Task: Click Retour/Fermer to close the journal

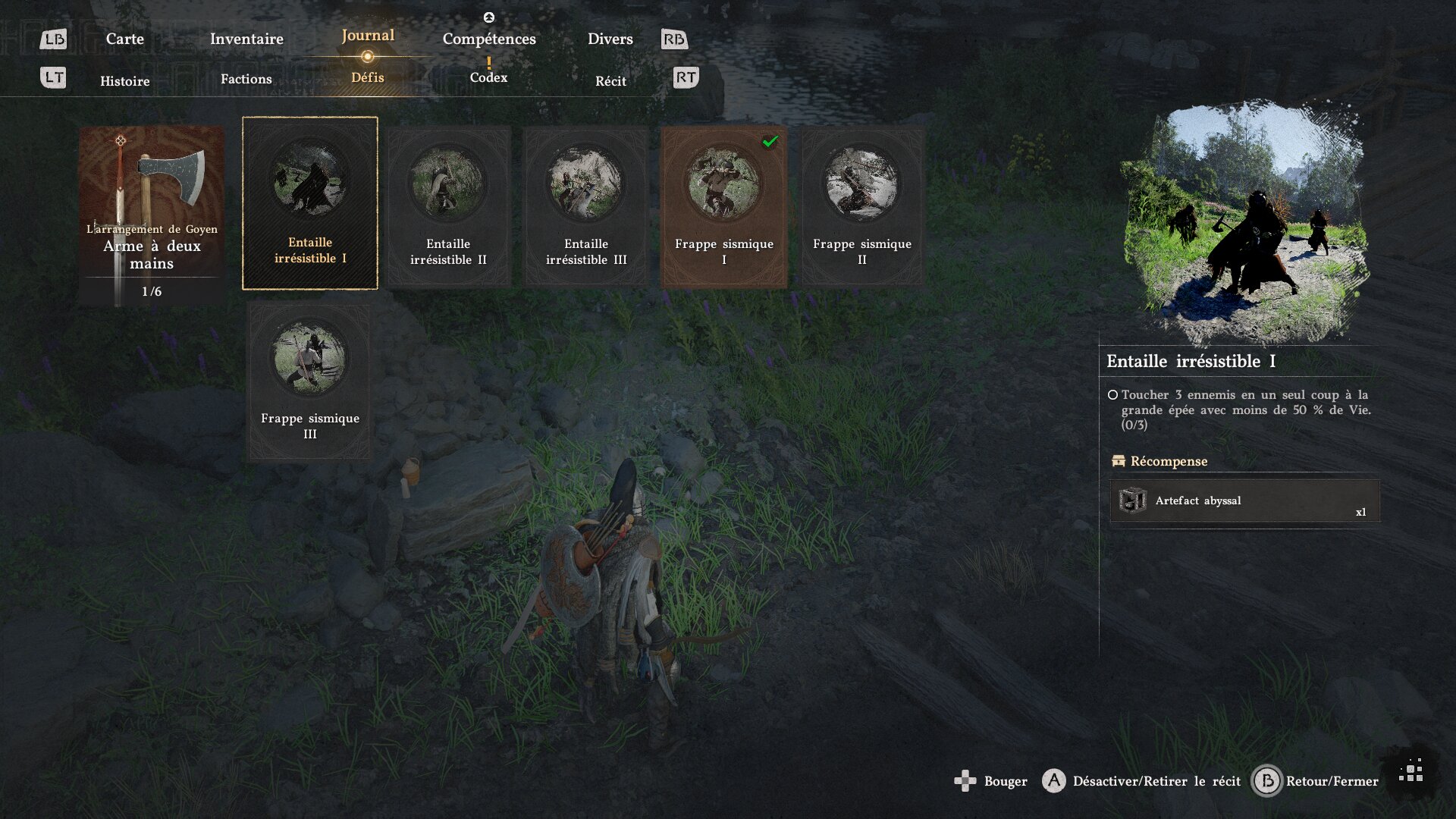Action: point(1316,781)
